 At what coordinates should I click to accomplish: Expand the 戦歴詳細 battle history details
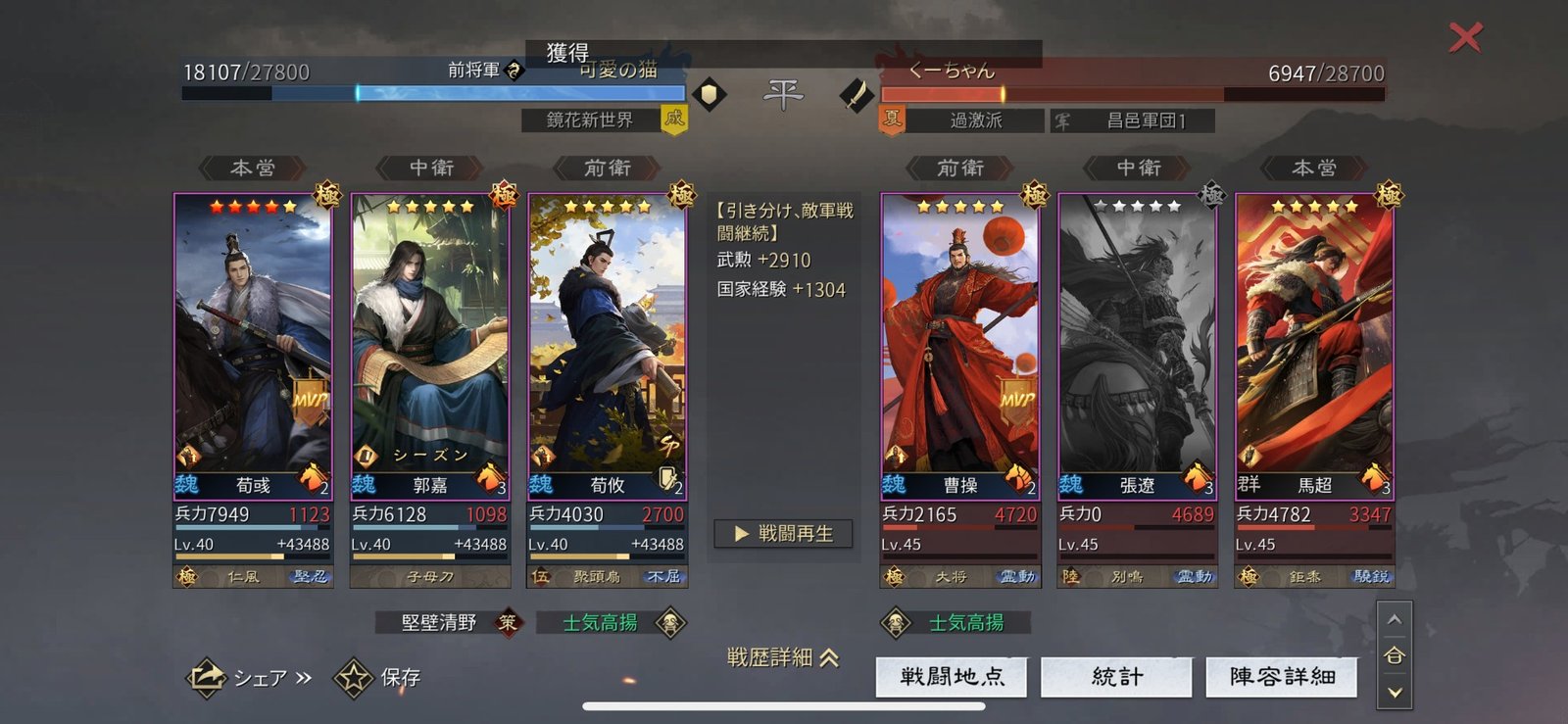(783, 657)
